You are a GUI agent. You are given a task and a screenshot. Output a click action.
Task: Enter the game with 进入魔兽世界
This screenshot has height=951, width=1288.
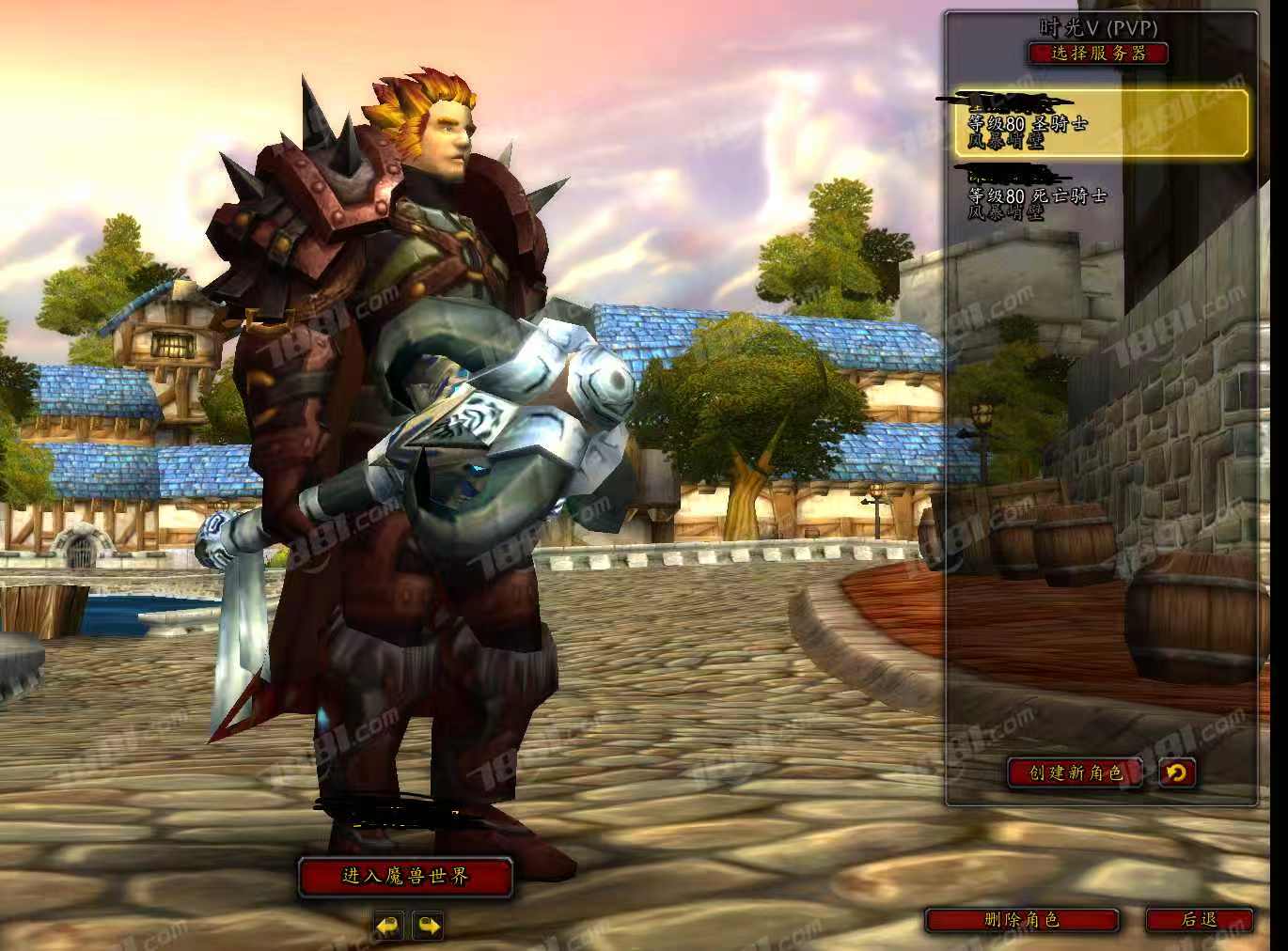[405, 877]
